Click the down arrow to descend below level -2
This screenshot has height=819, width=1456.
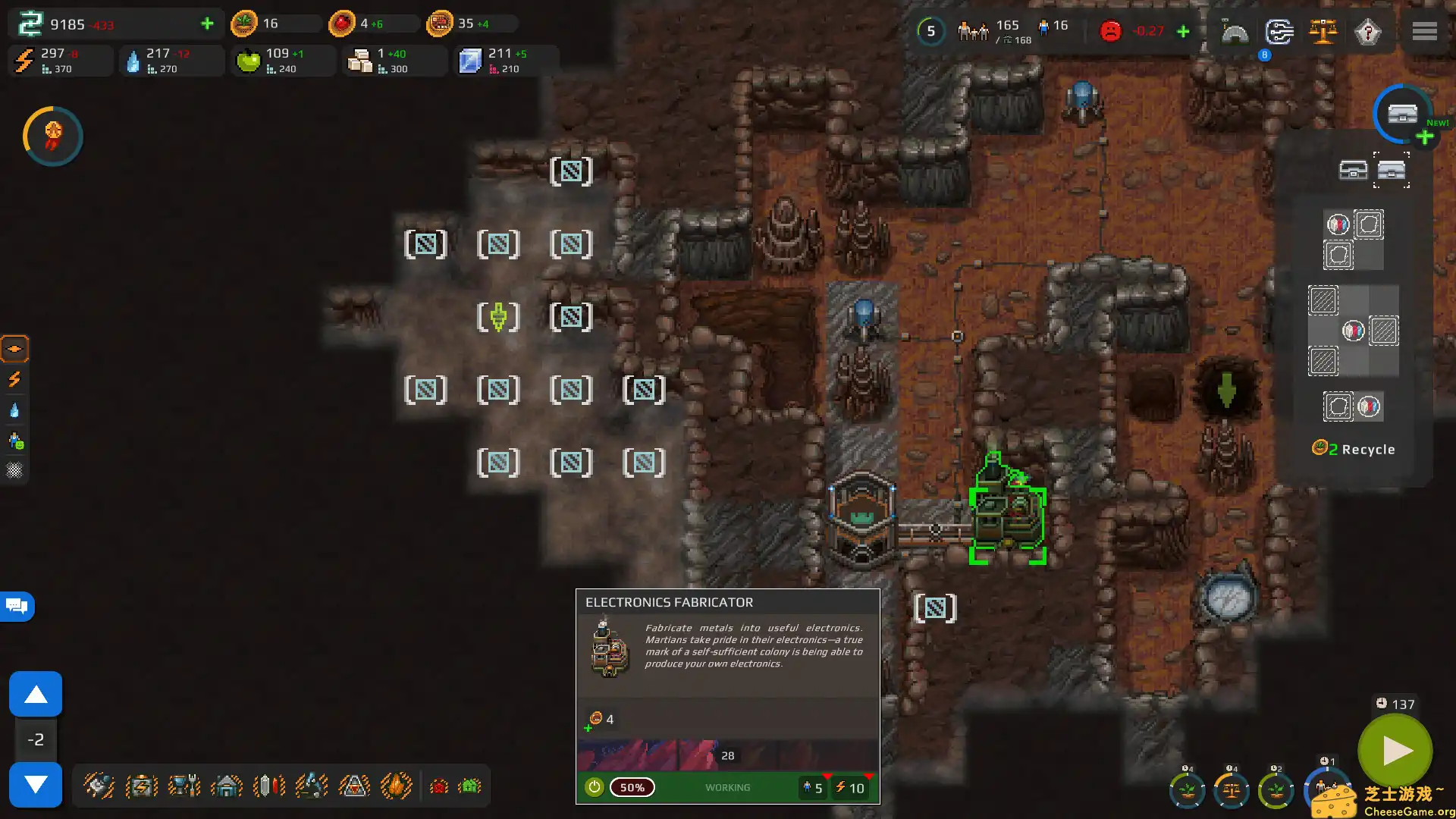pyautogui.click(x=36, y=785)
